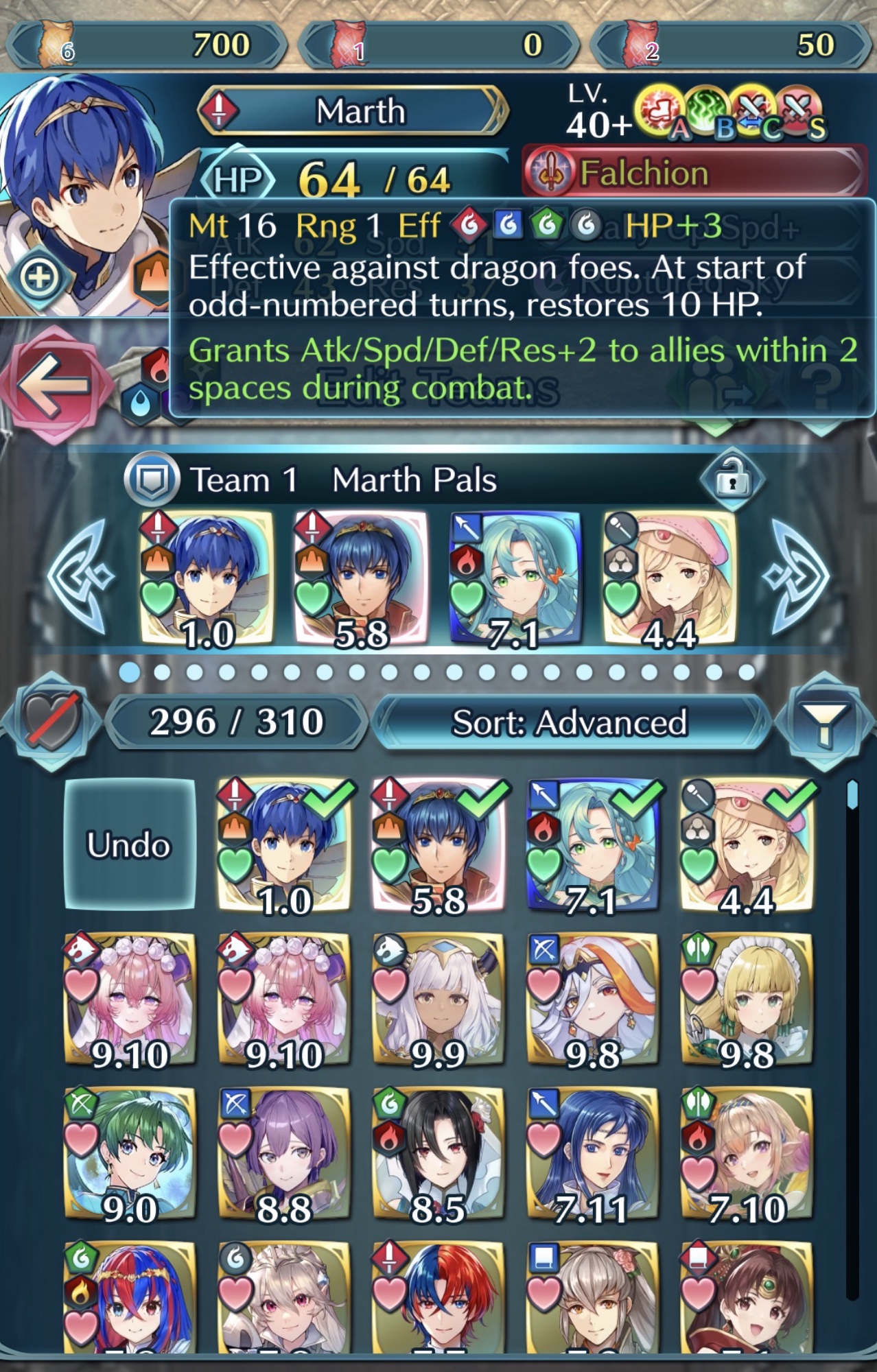
Task: Select the blue-haired lance hero rated 7.11
Action: click(592, 1154)
